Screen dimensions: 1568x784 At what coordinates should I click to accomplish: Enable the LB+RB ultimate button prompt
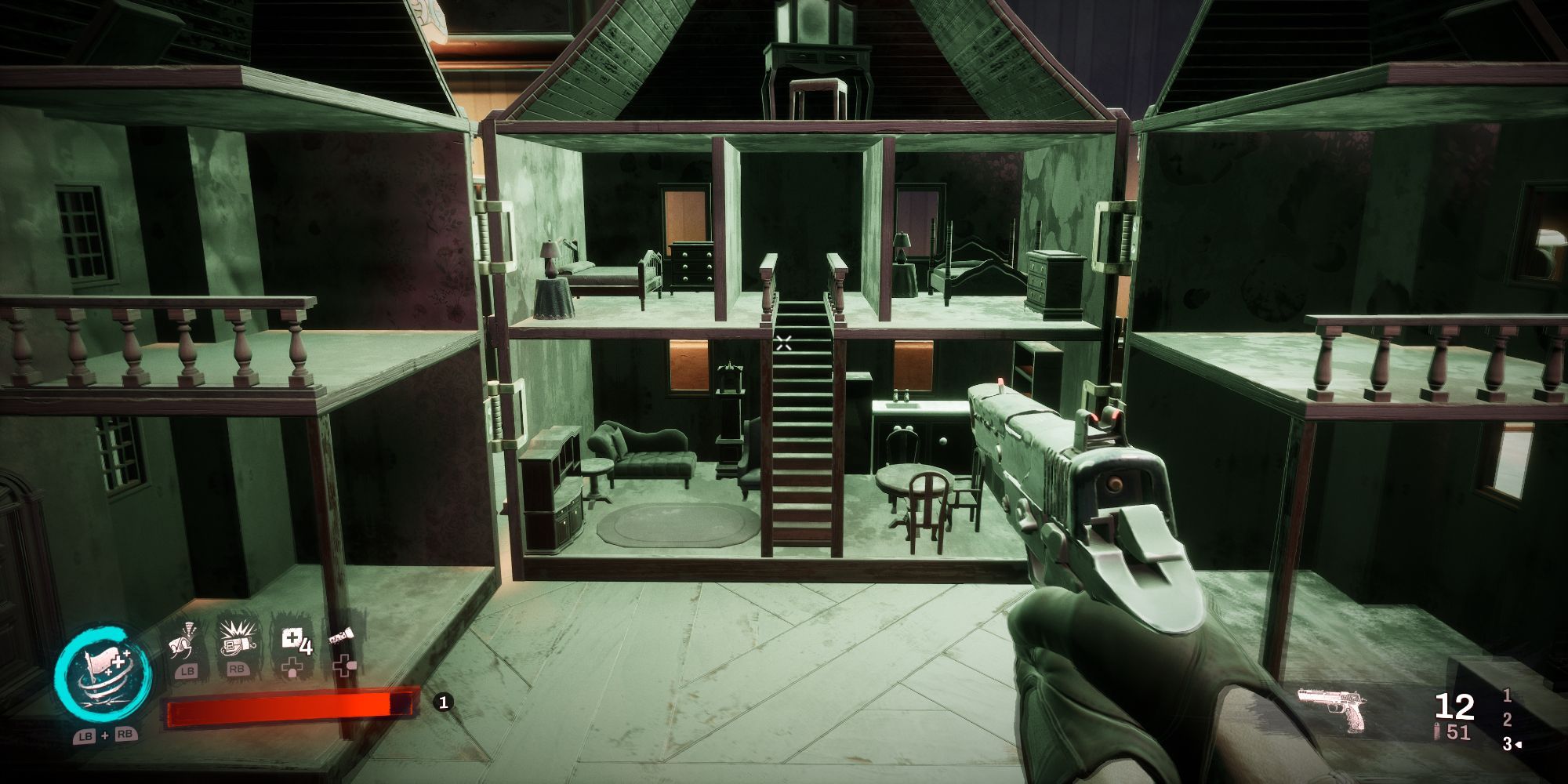click(104, 737)
